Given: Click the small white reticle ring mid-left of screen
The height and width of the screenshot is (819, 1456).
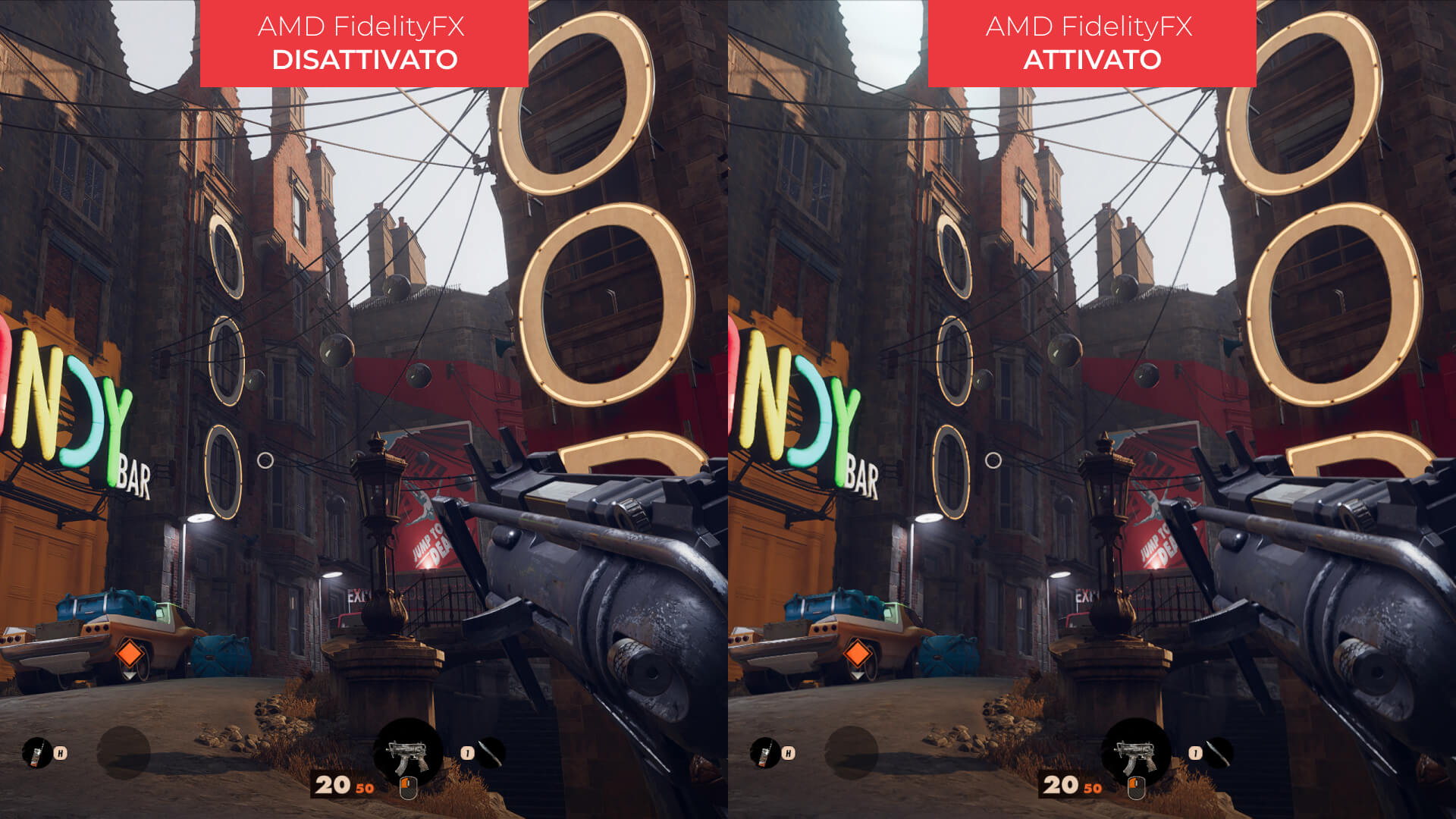Looking at the screenshot, I should point(266,458).
